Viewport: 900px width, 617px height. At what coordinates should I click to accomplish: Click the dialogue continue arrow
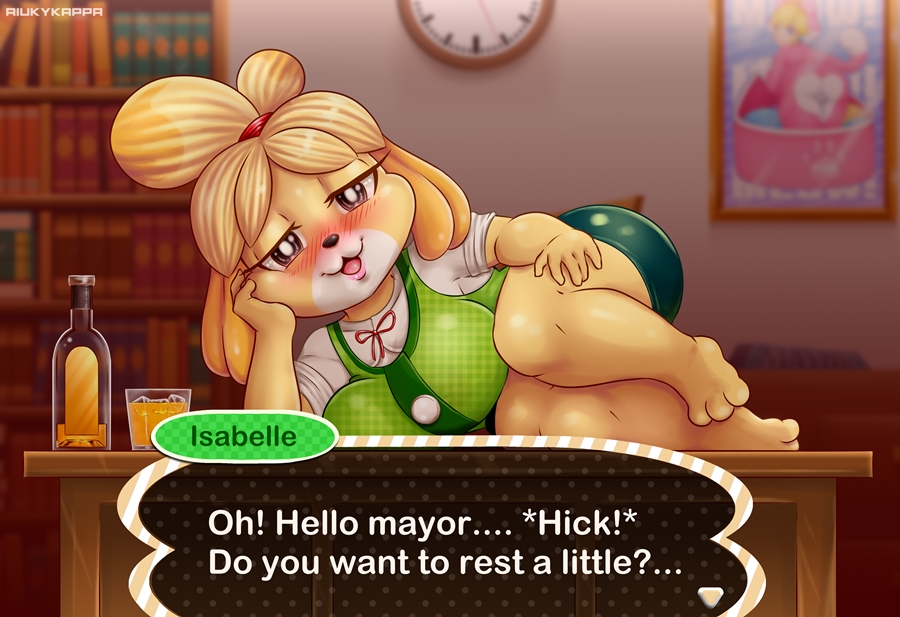pos(710,594)
